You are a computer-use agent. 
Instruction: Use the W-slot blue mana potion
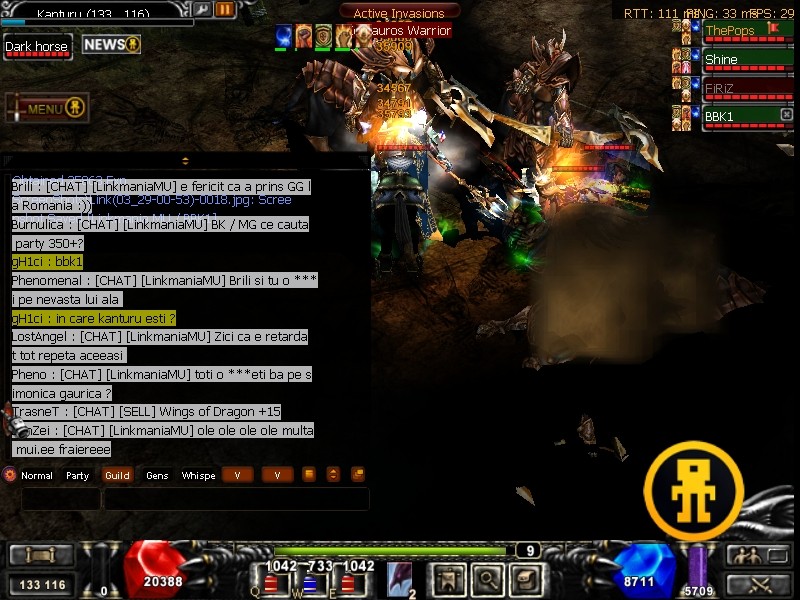(x=310, y=583)
